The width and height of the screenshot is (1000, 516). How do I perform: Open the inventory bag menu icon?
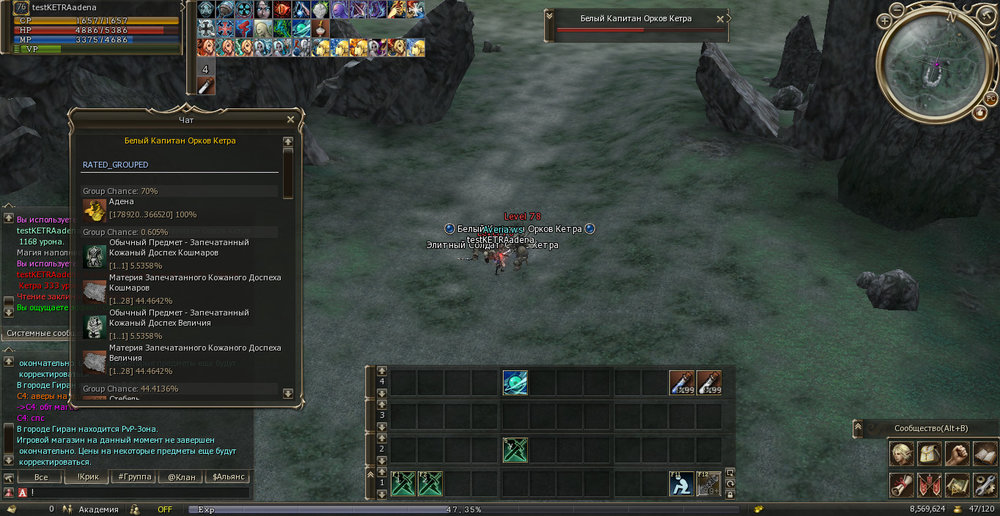click(930, 454)
